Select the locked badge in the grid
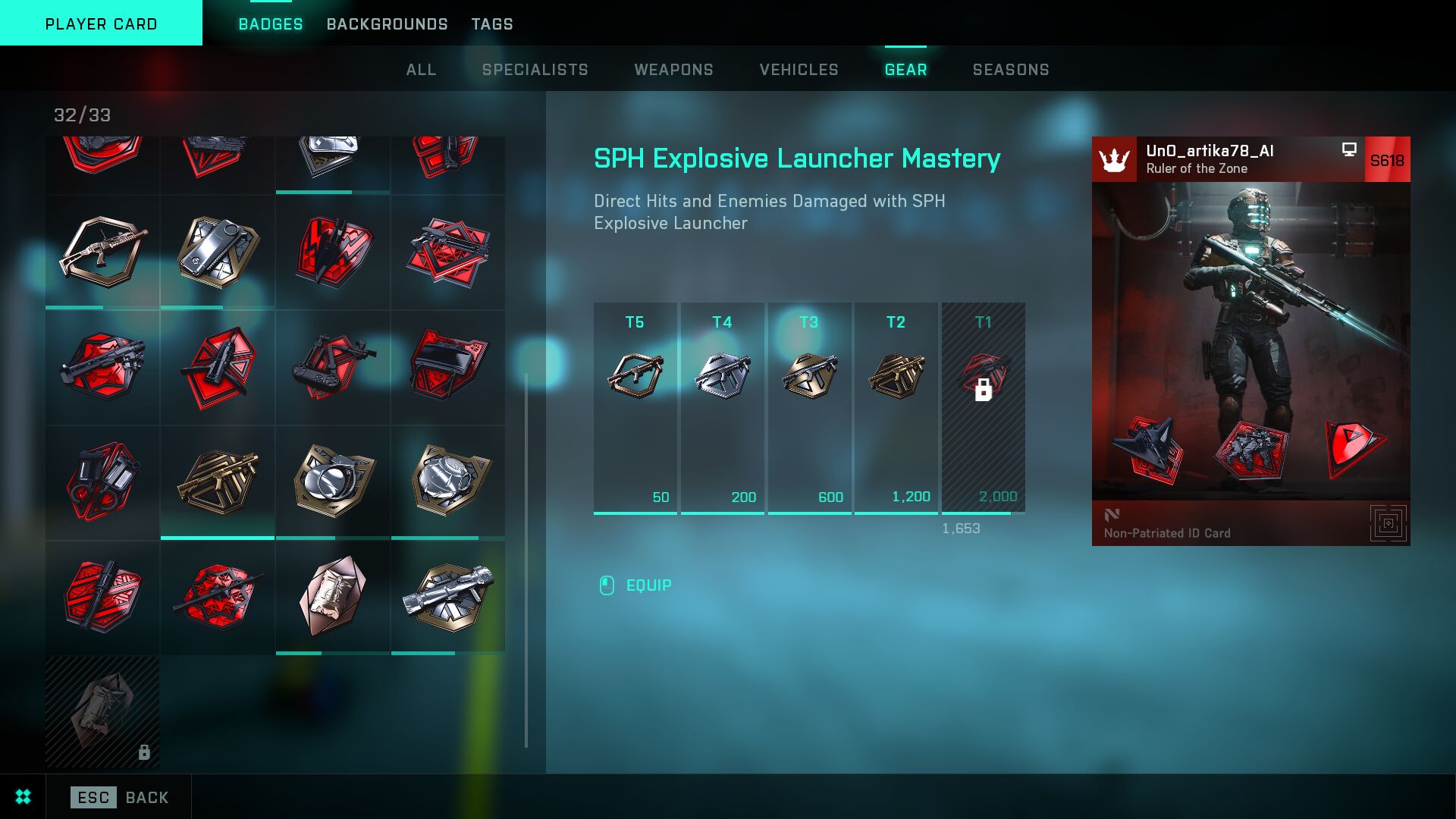The width and height of the screenshot is (1456, 819). pos(102,712)
